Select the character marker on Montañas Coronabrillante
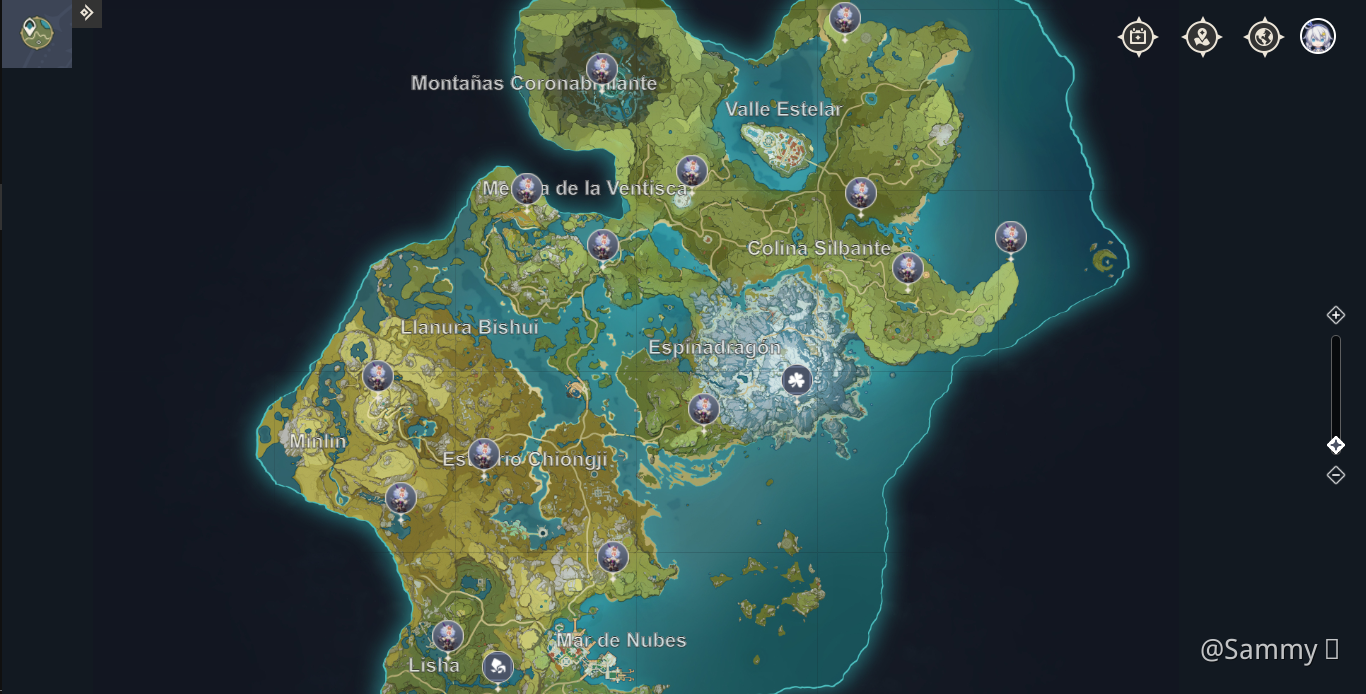Image resolution: width=1366 pixels, height=694 pixels. click(602, 68)
